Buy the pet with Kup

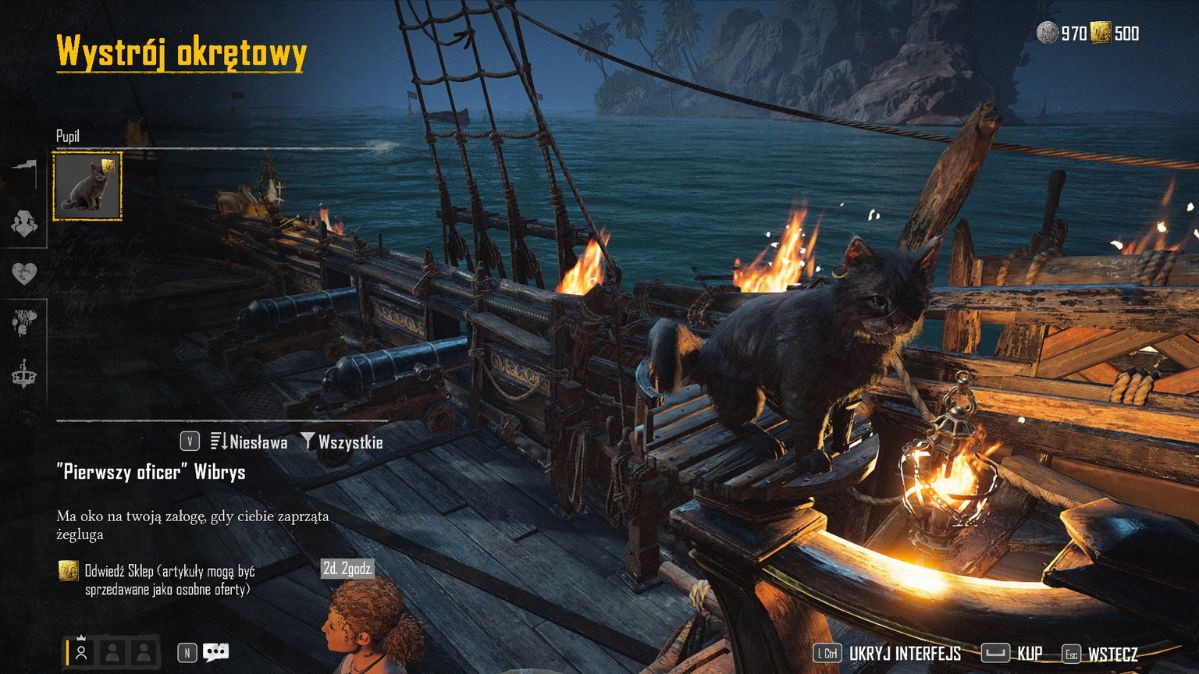1029,654
